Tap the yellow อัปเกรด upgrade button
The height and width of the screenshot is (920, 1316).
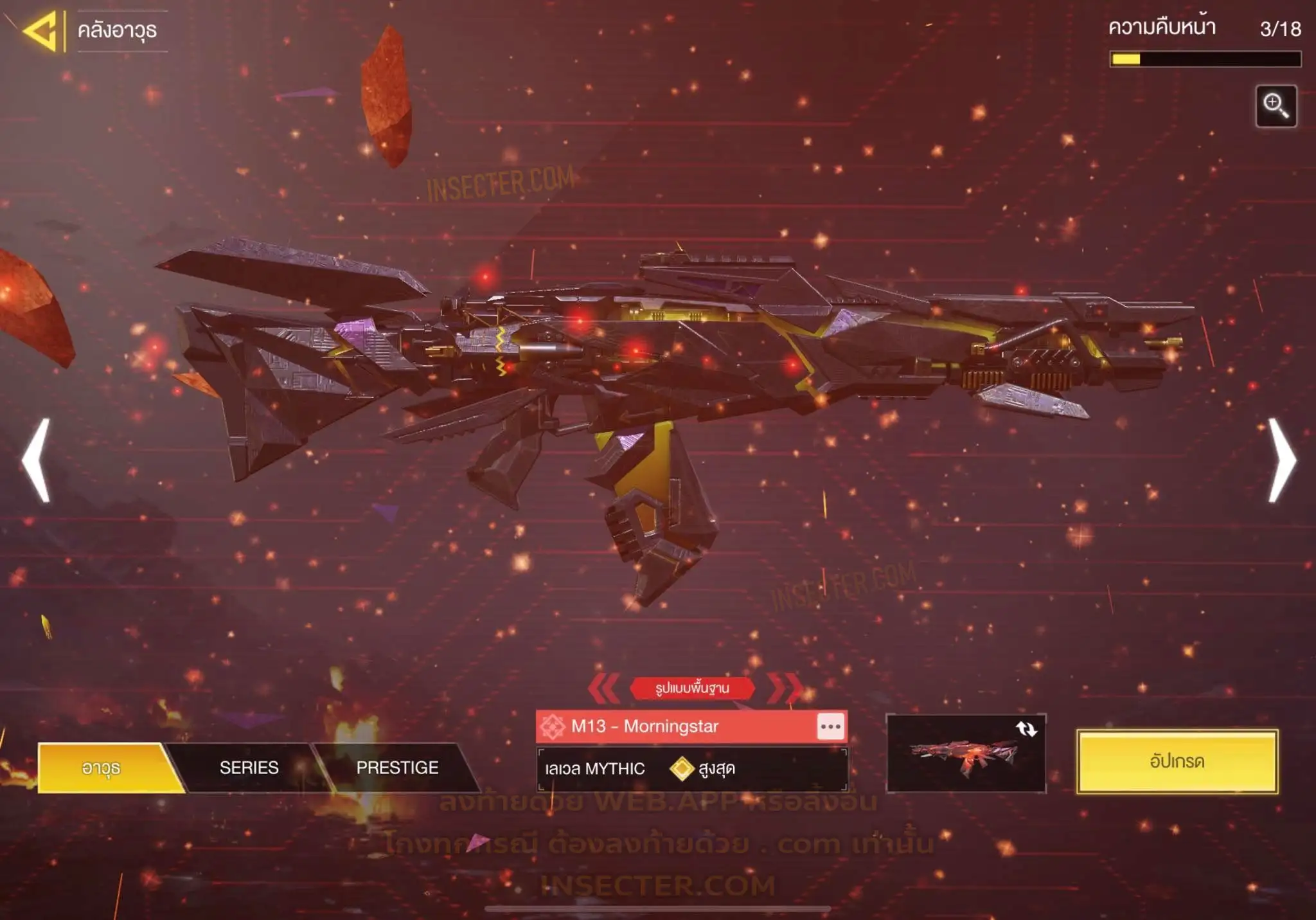tap(1177, 762)
